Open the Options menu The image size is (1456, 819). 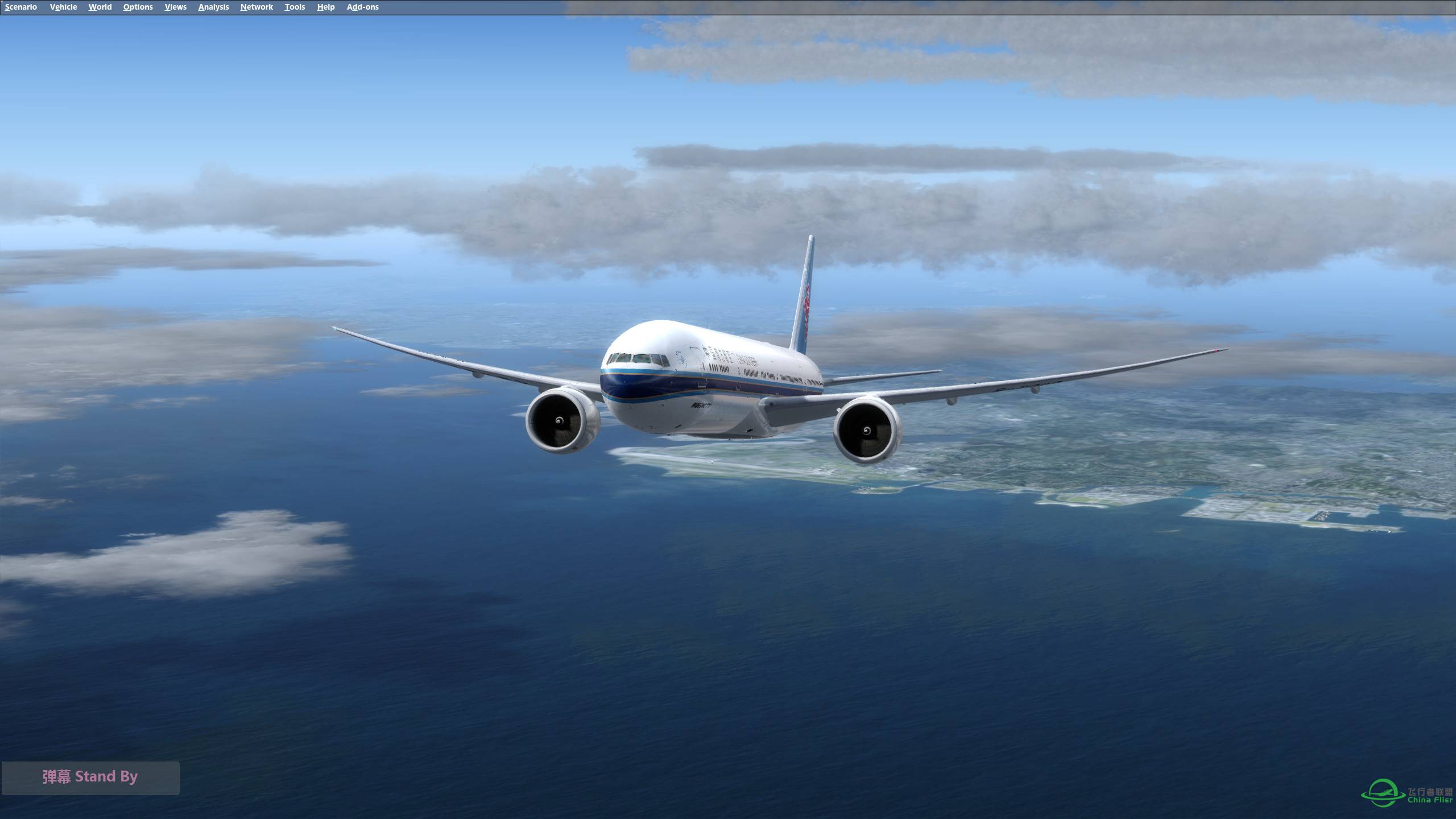138,7
